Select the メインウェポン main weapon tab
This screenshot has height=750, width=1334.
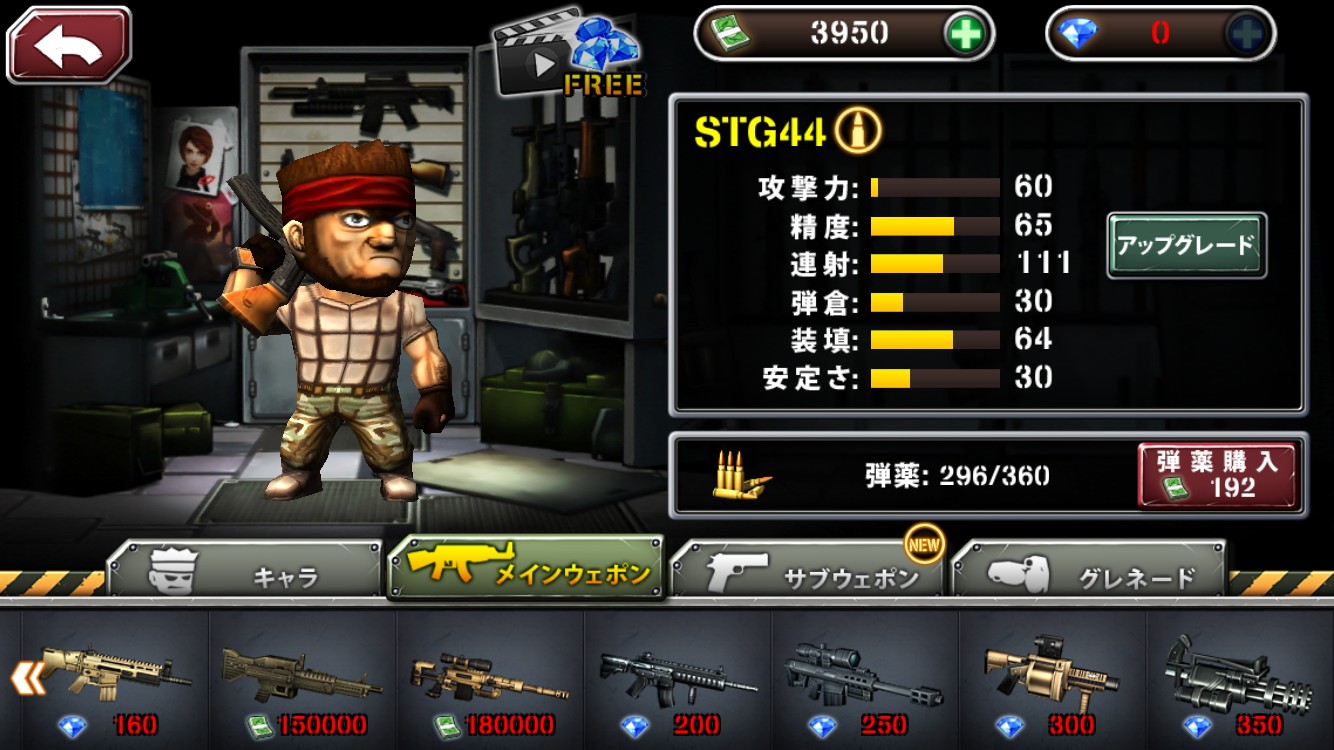(526, 568)
